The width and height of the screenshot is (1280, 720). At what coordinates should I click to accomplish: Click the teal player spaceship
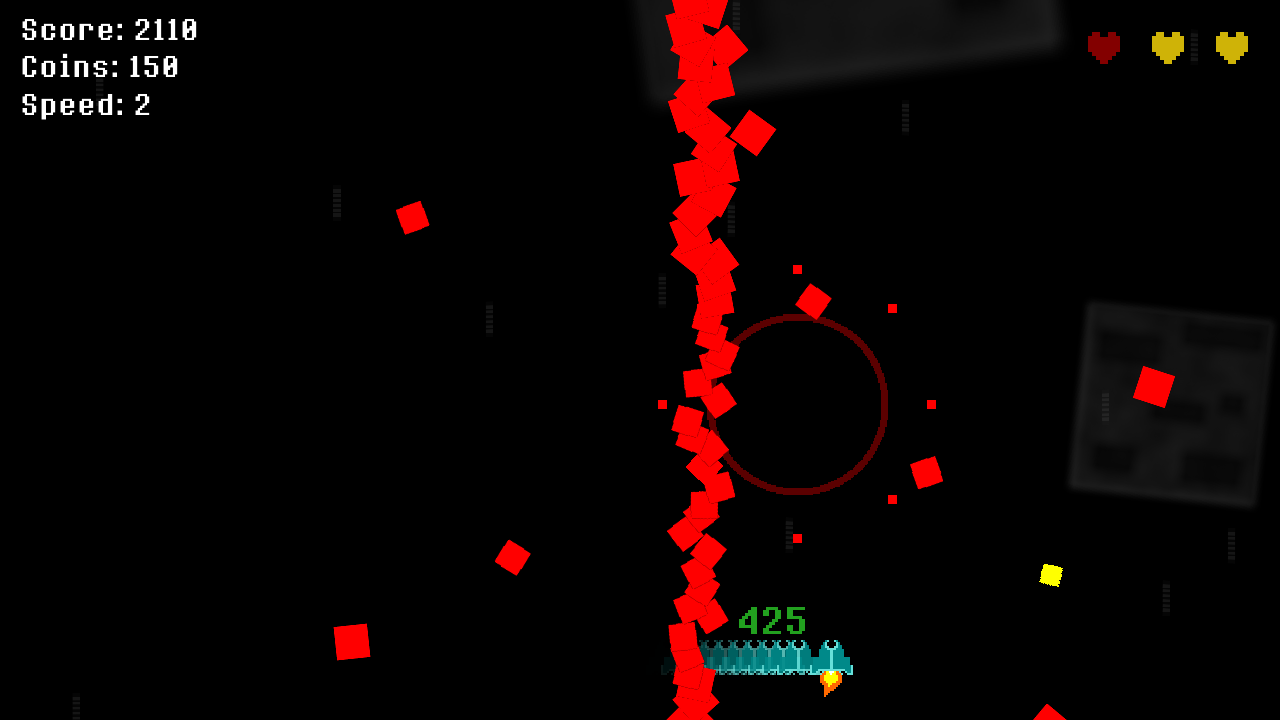pyautogui.click(x=833, y=658)
